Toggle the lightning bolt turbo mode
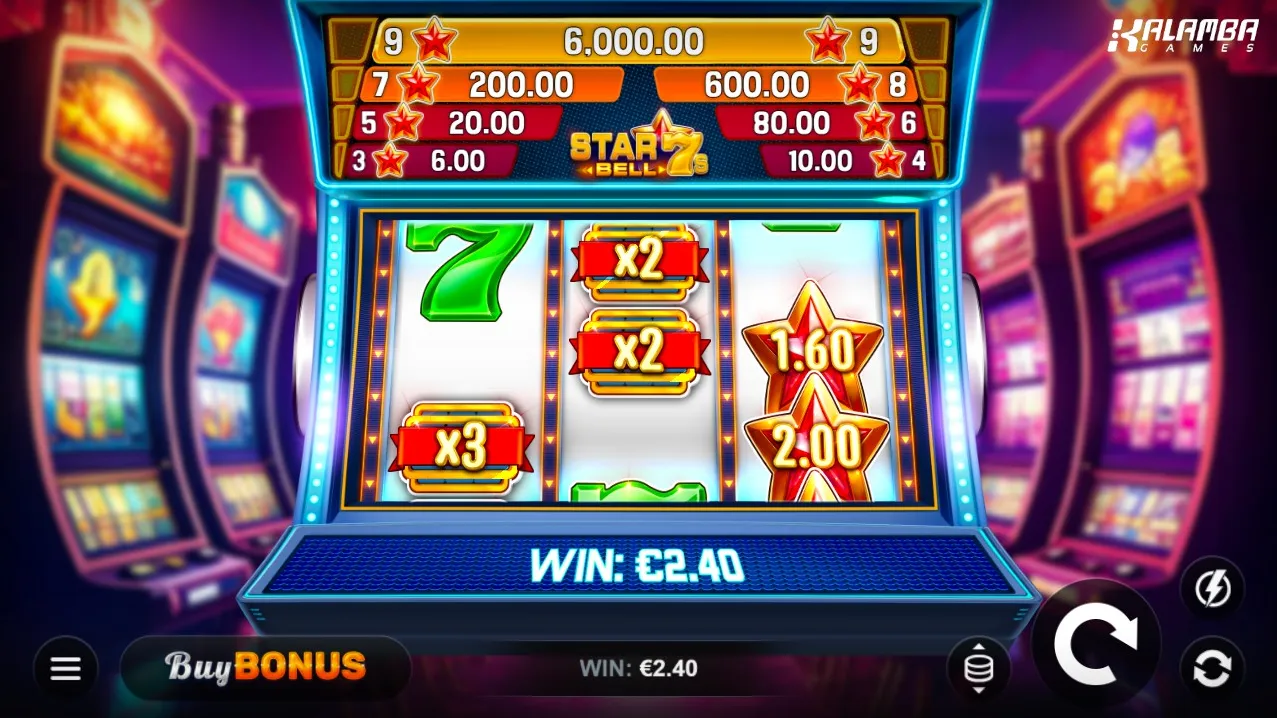Viewport: 1277px width, 718px height. pyautogui.click(x=1212, y=589)
